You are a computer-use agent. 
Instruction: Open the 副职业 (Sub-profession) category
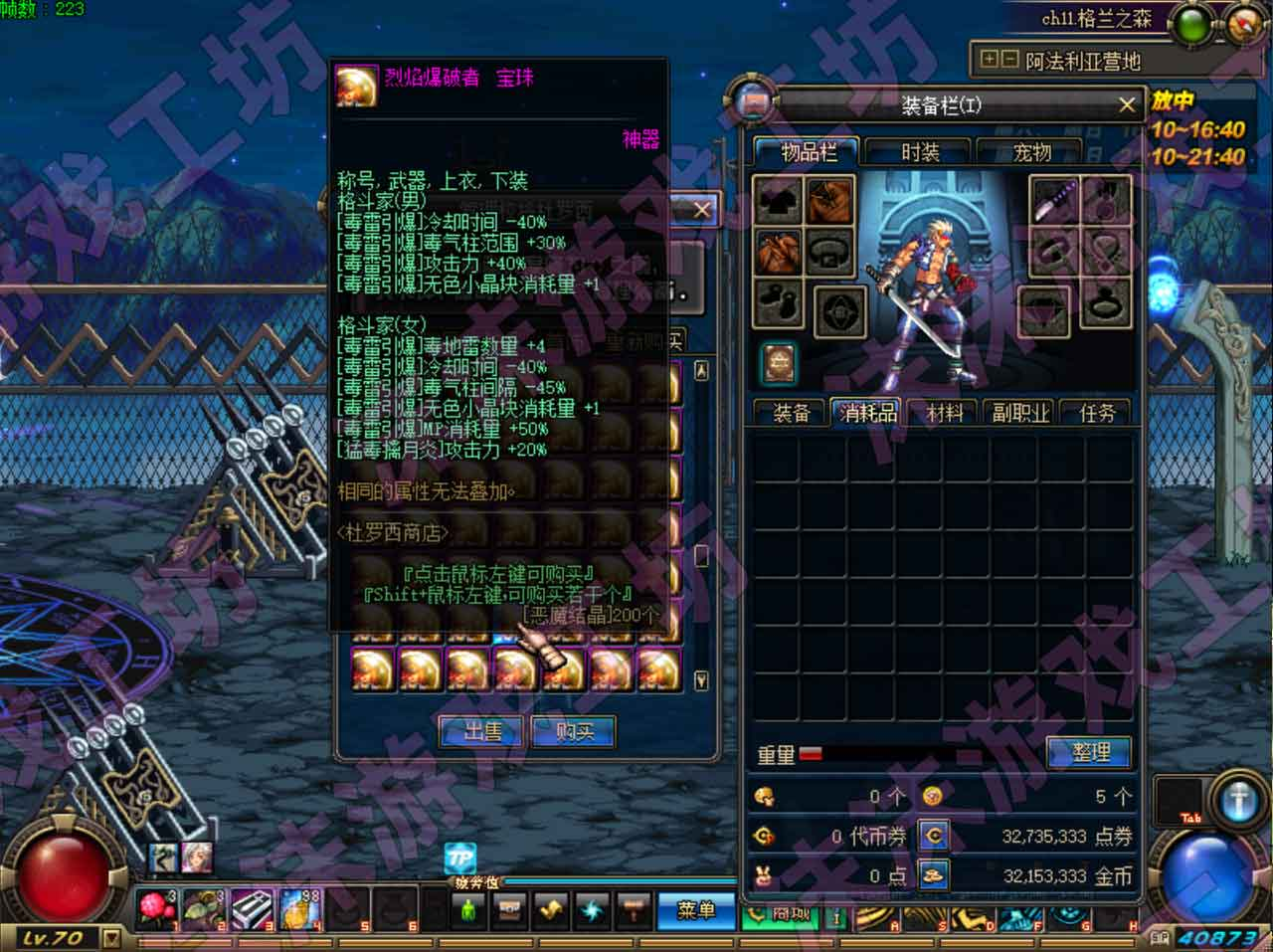pos(1020,413)
